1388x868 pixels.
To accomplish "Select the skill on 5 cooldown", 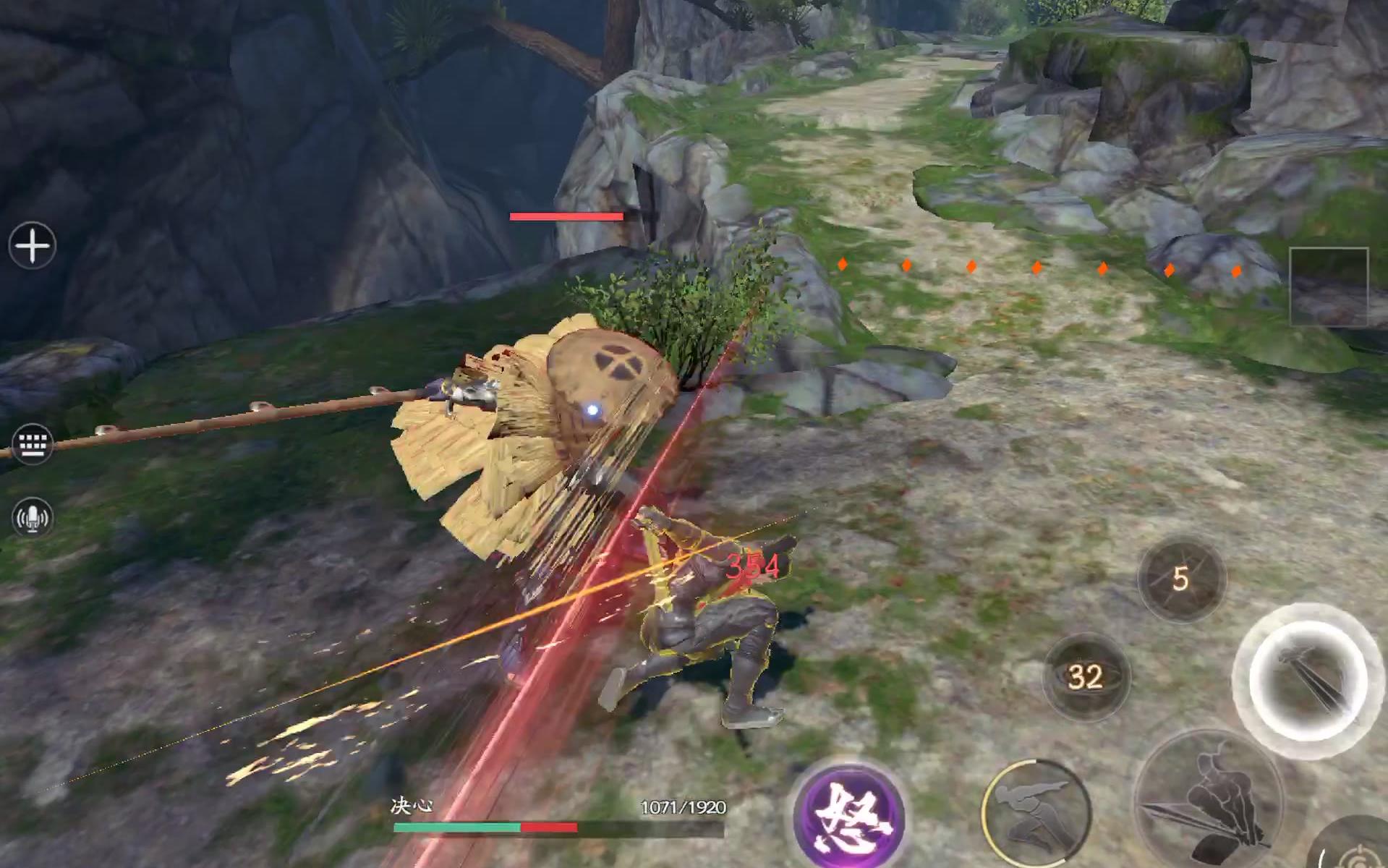I will tap(1180, 579).
